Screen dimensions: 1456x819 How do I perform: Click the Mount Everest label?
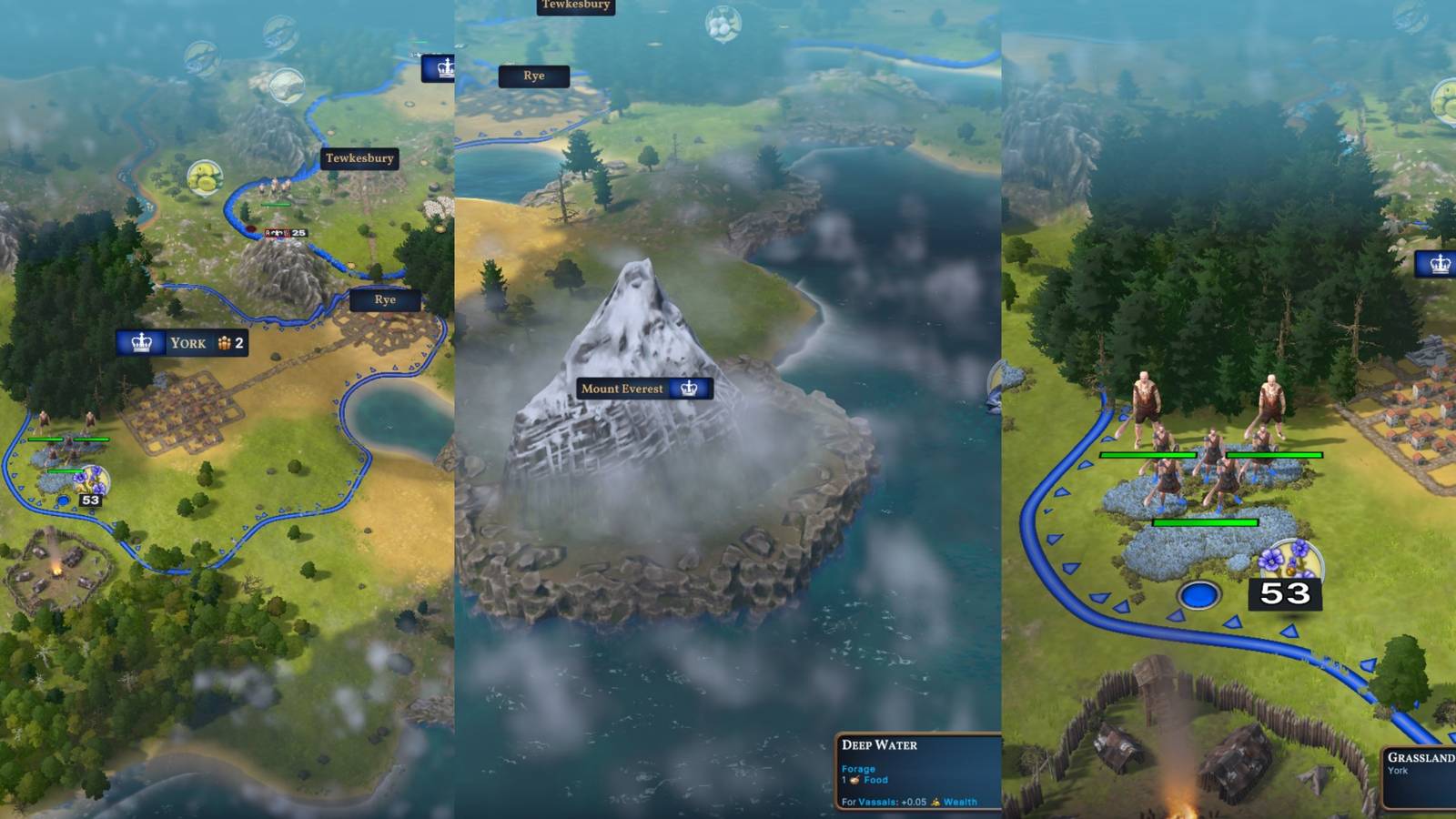[623, 388]
